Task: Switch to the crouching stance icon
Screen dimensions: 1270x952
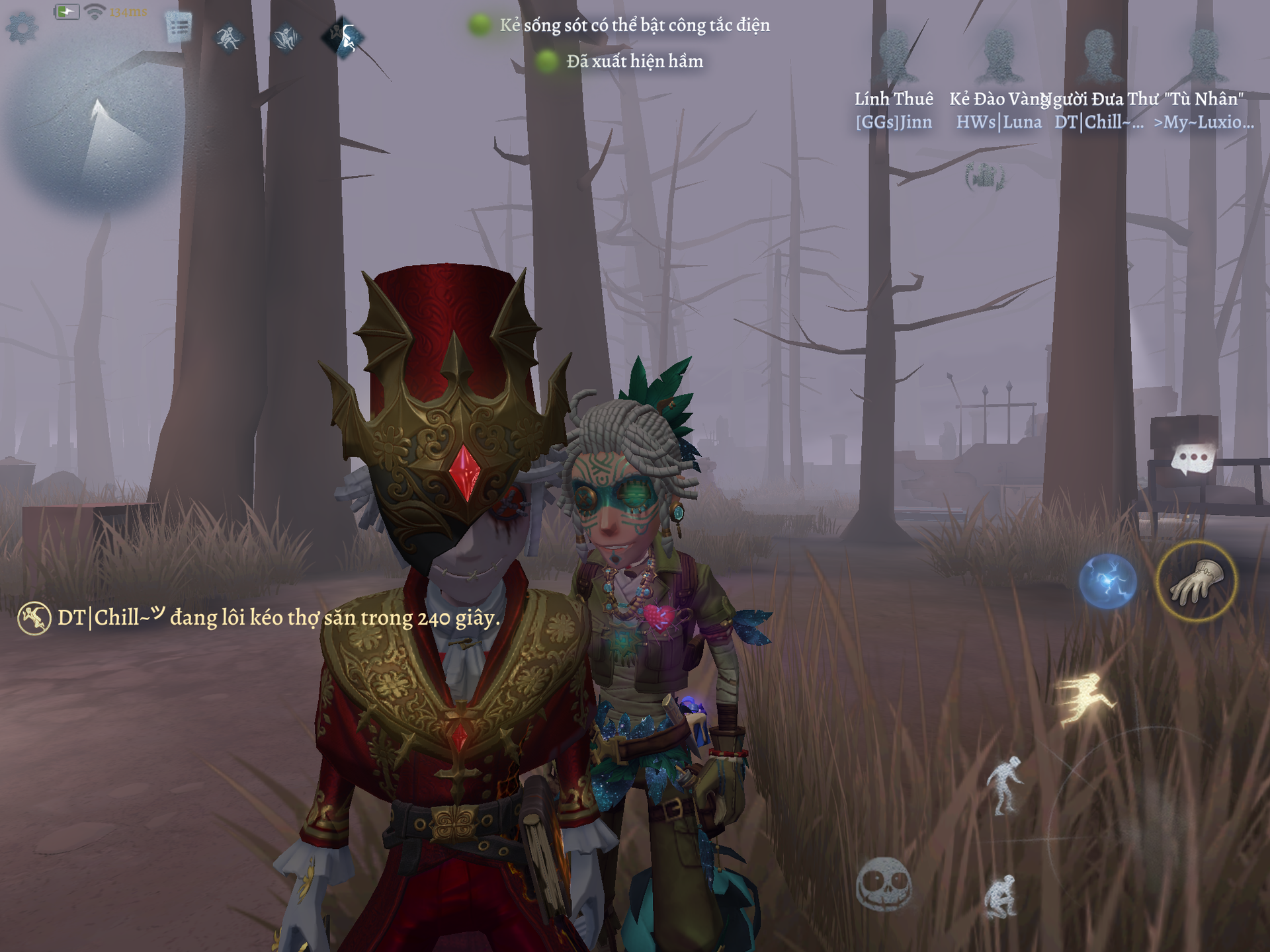Action: coord(1000,896)
